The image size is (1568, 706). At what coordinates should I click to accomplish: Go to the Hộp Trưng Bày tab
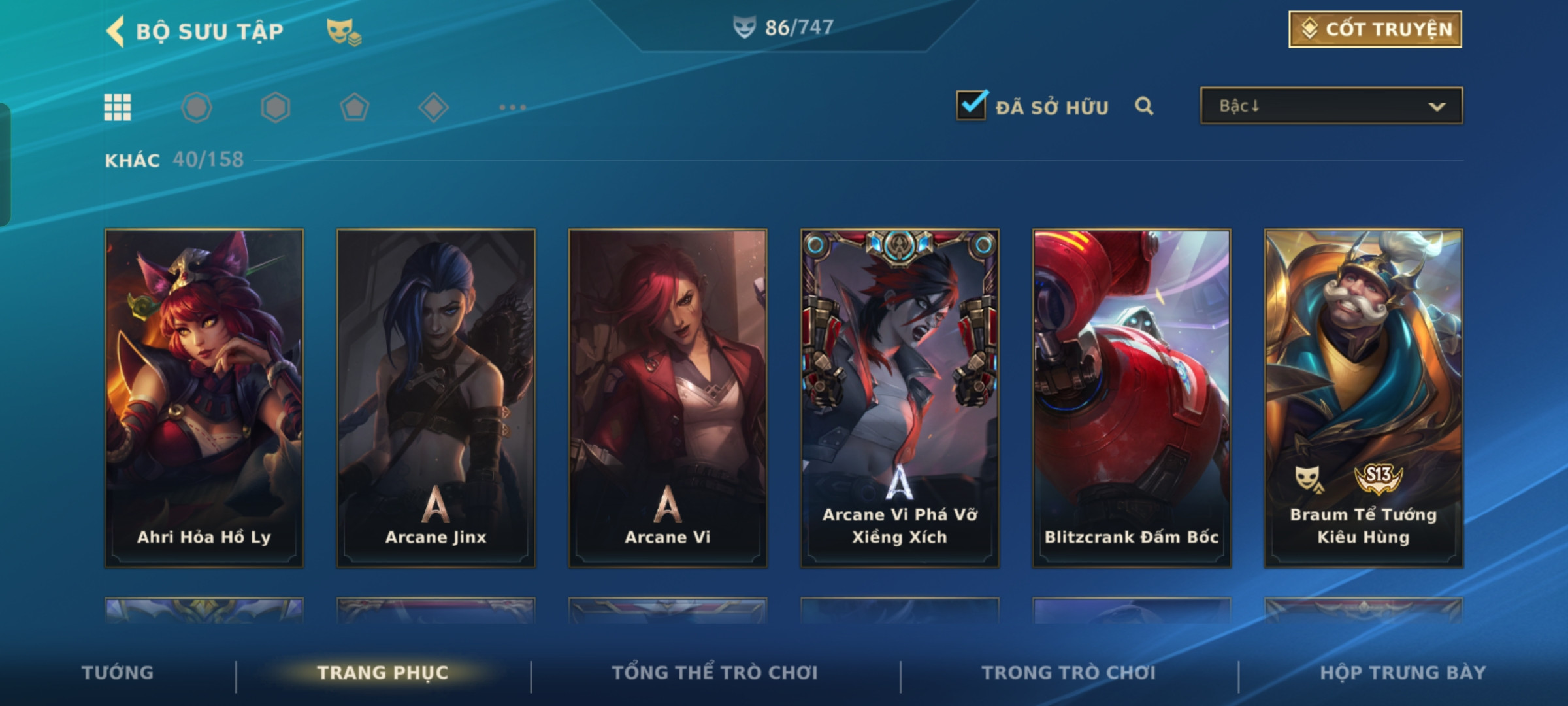click(1403, 673)
